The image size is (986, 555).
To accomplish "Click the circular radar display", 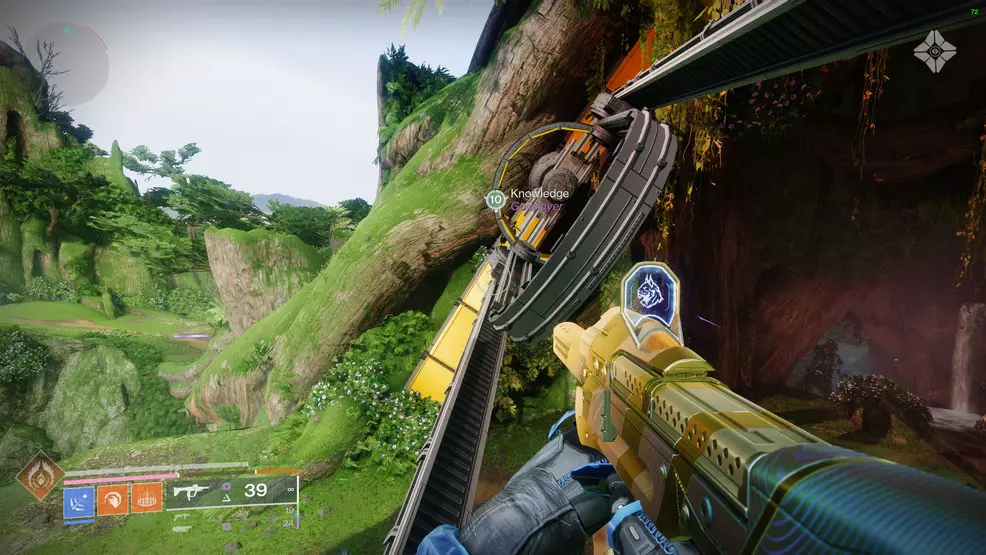I will (68, 65).
